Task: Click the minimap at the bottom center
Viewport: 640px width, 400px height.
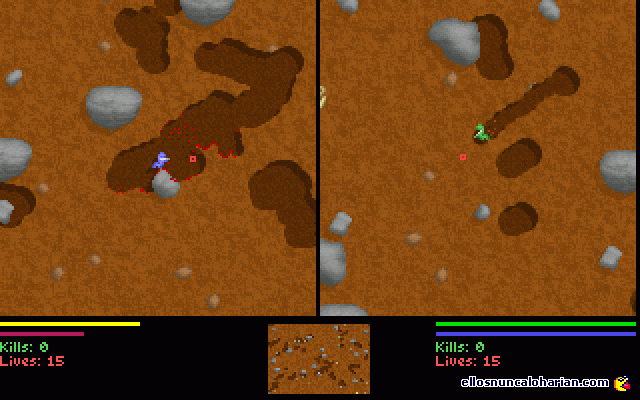Action: (318, 358)
